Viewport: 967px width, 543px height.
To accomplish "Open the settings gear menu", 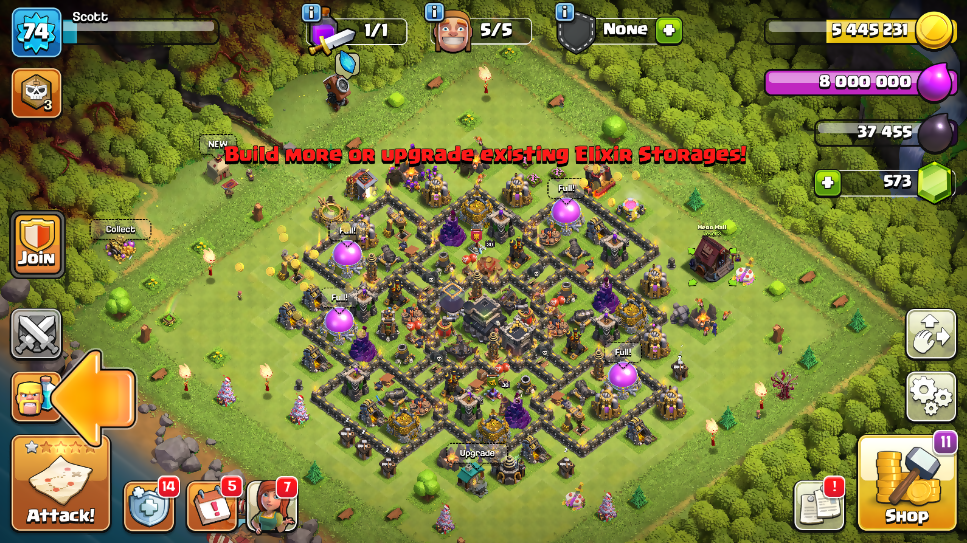I will coord(930,396).
